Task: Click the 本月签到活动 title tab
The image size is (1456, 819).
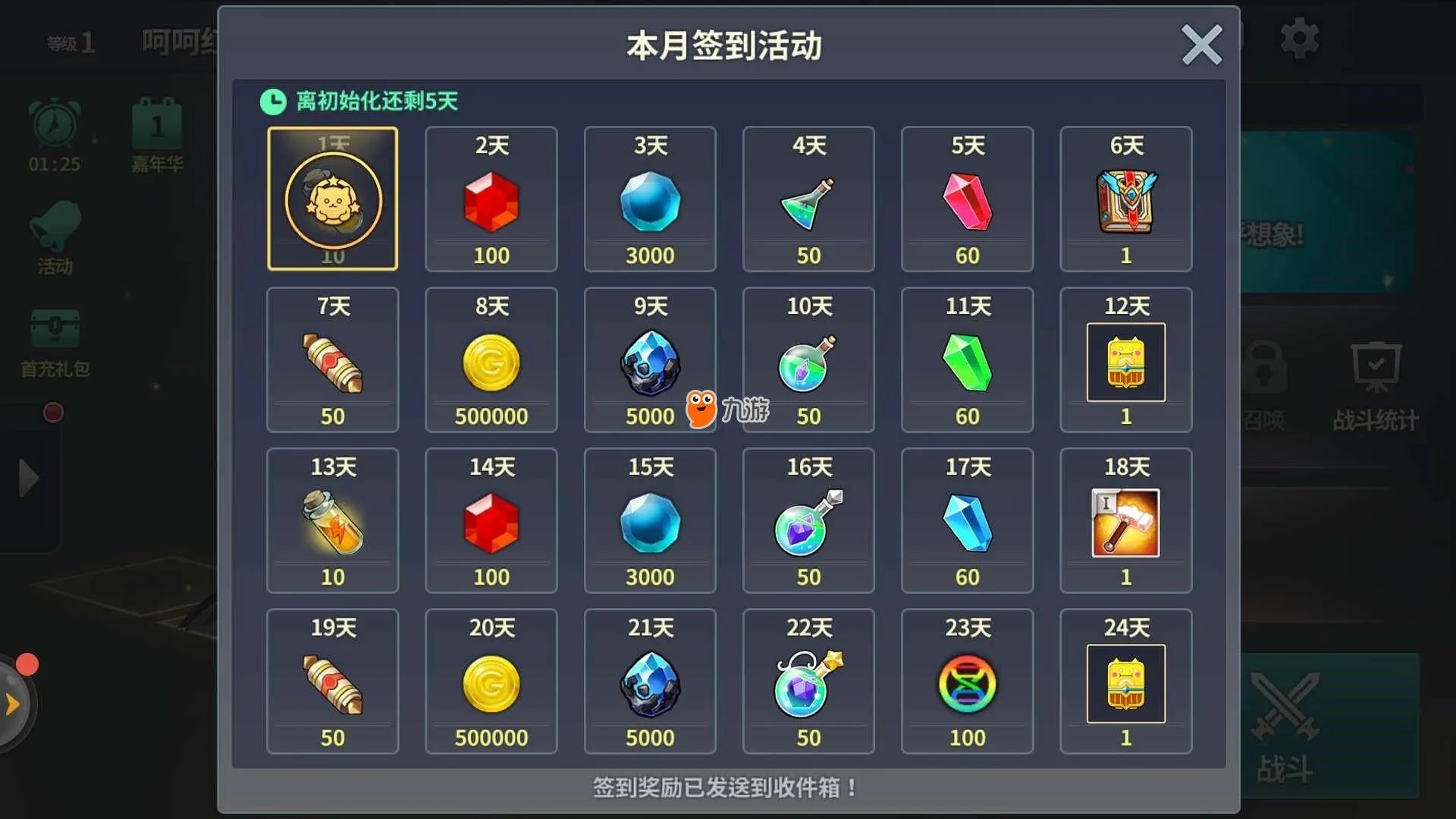Action: coord(726,44)
